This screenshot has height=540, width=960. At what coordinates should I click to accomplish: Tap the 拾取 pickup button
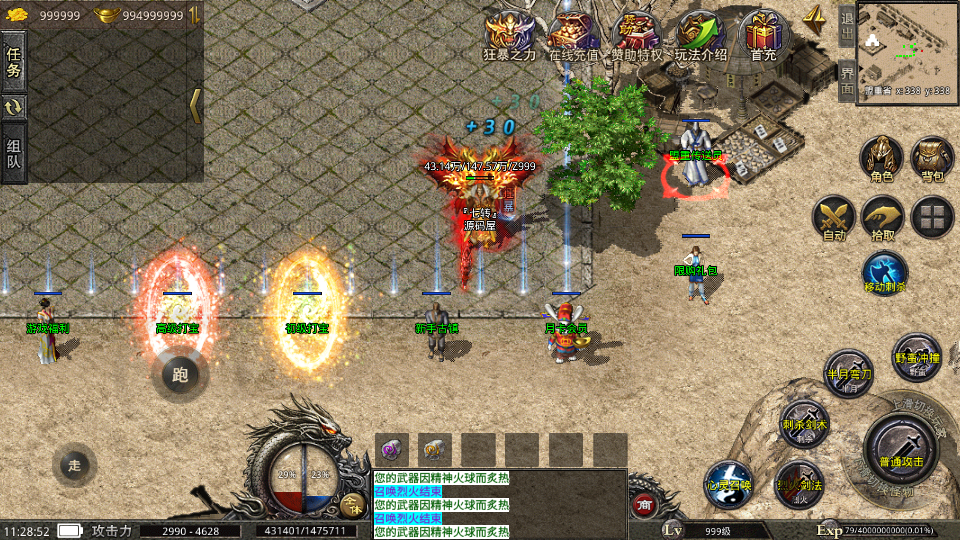pos(883,217)
